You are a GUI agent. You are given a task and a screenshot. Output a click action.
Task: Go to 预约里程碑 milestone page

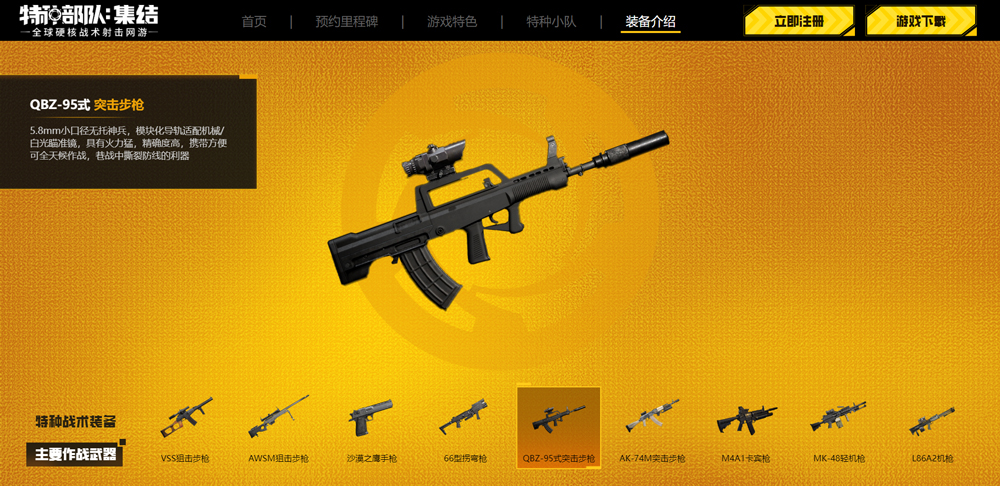pyautogui.click(x=345, y=22)
